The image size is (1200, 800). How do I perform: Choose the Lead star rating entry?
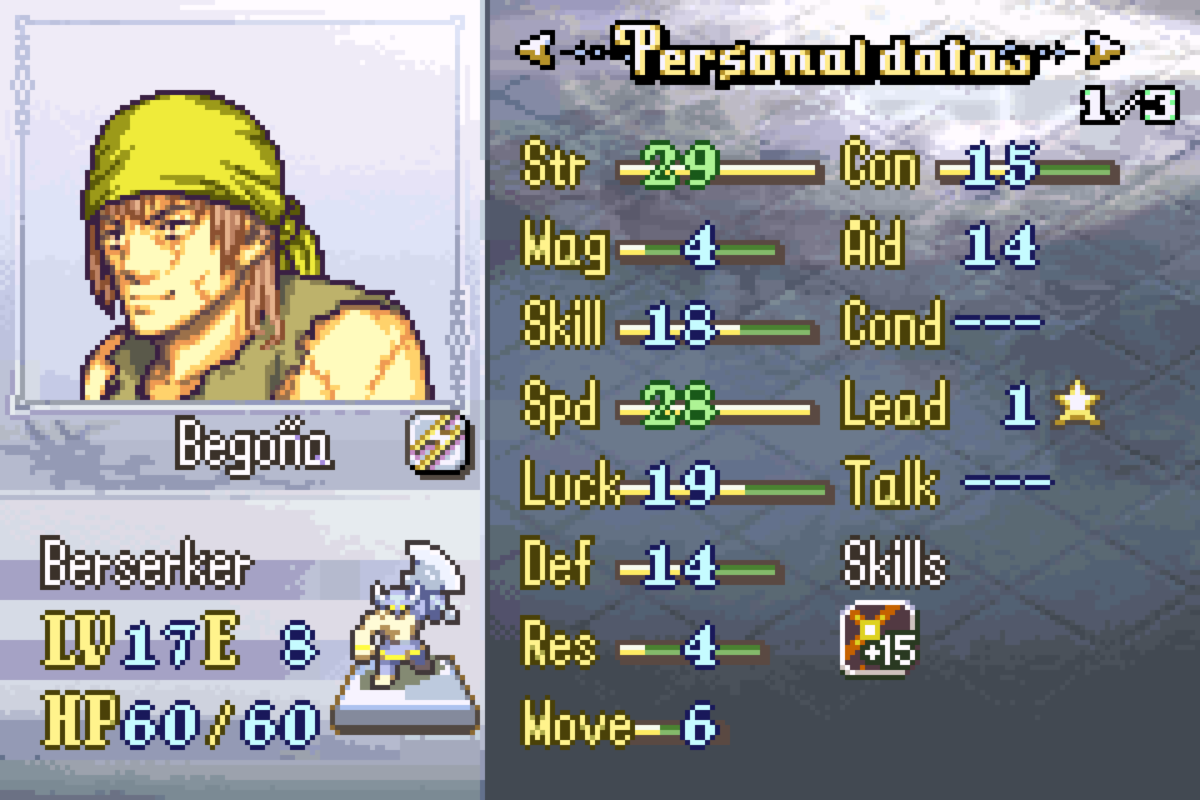tap(1076, 405)
